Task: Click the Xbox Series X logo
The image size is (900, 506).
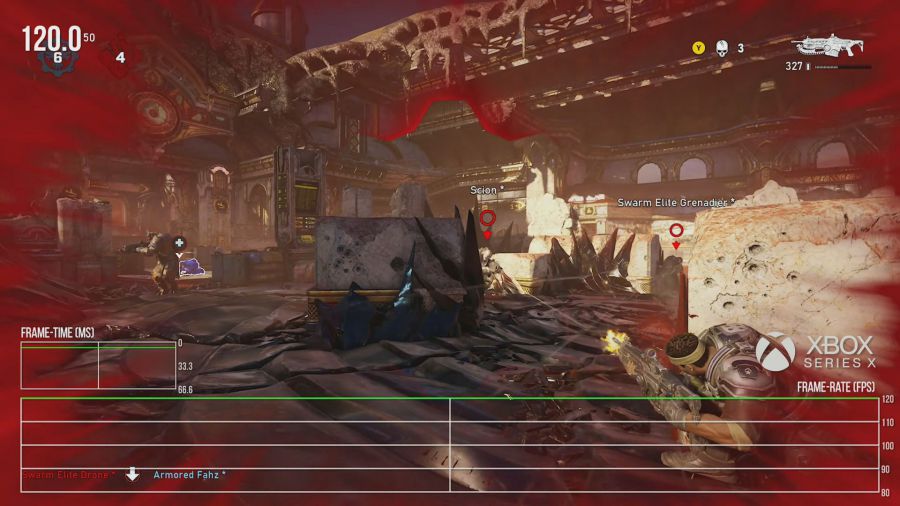Action: coord(775,350)
